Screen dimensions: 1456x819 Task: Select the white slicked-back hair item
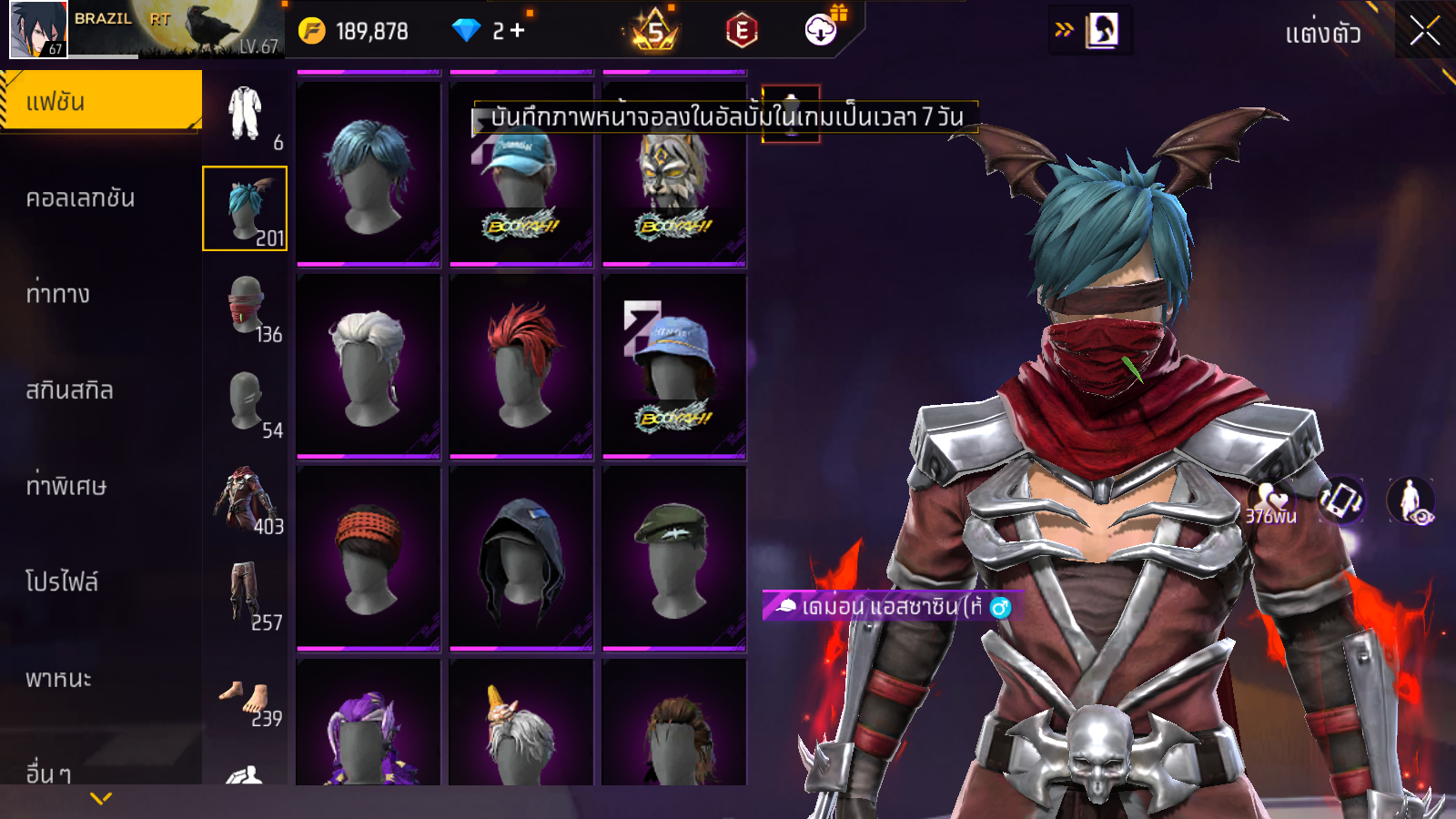[x=369, y=366]
